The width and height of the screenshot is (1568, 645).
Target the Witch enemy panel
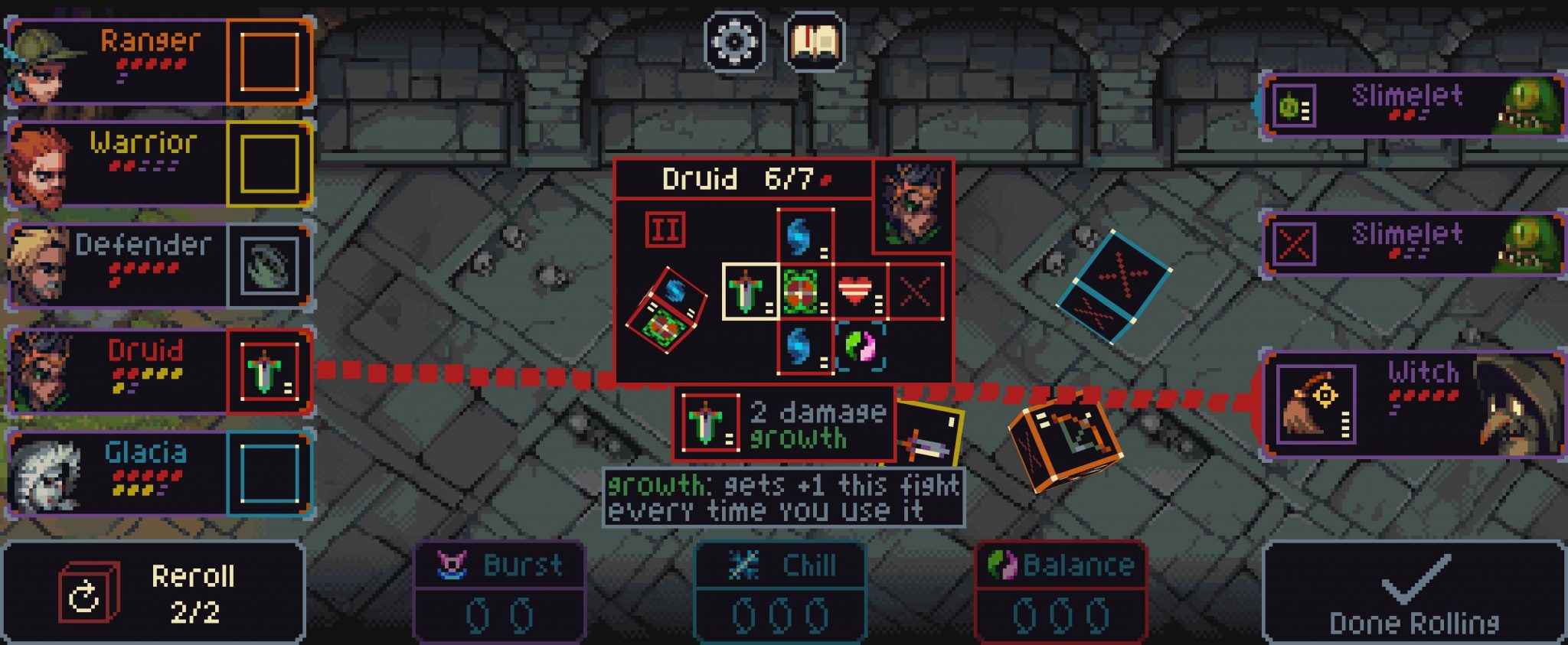[x=1413, y=405]
